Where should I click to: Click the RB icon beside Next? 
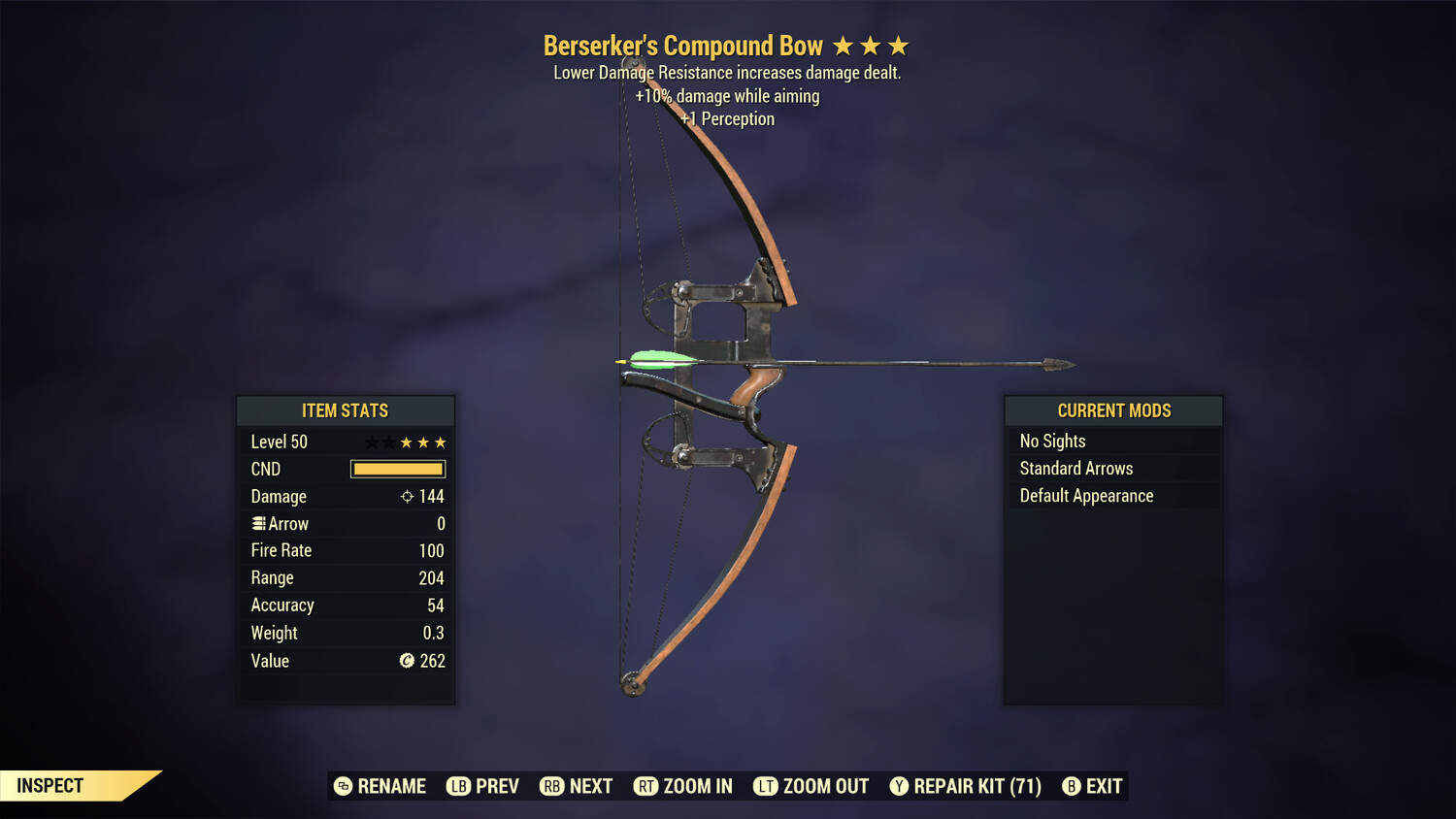pos(551,786)
